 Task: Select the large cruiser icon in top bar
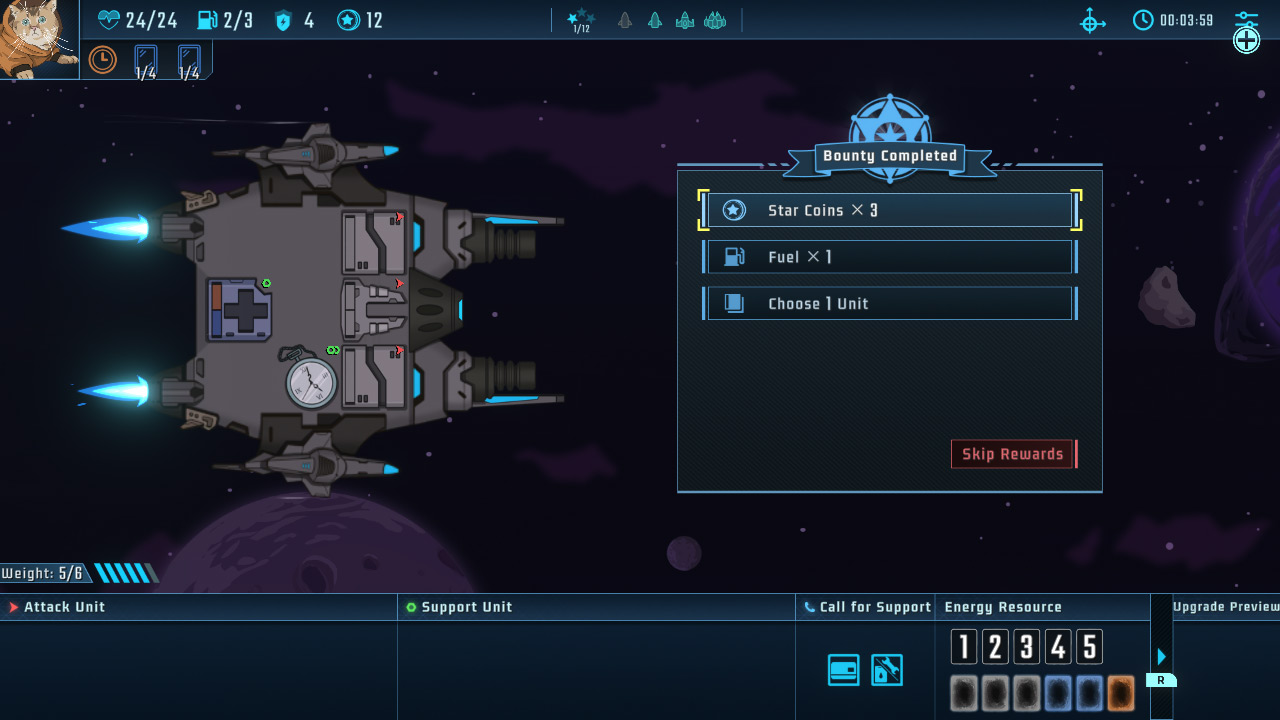715,19
